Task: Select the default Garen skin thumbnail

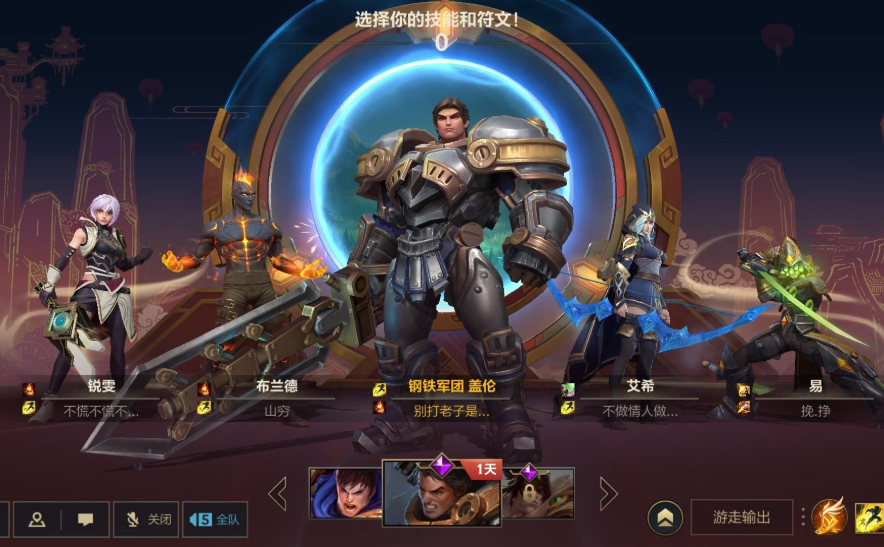Action: (345, 493)
